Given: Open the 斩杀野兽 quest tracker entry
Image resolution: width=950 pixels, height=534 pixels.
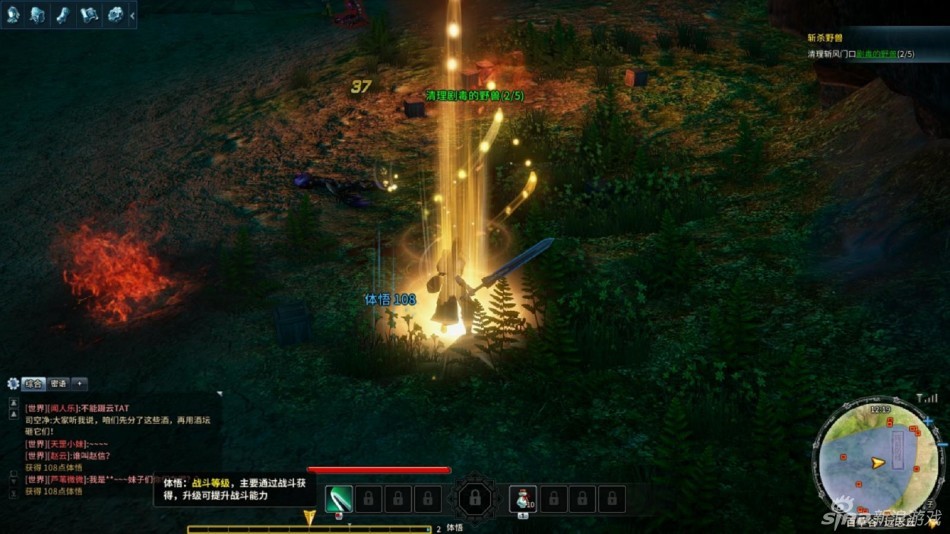Looking at the screenshot, I should [828, 37].
